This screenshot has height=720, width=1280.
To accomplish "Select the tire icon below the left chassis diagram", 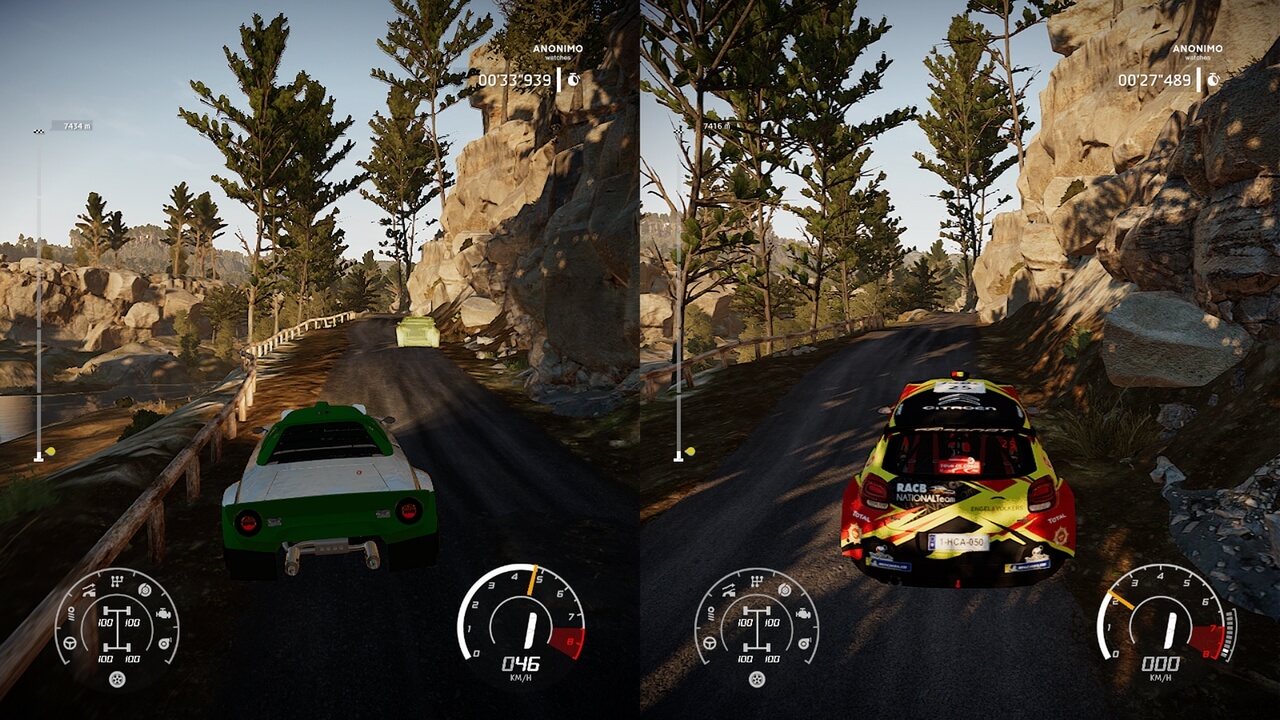I will pyautogui.click(x=117, y=678).
